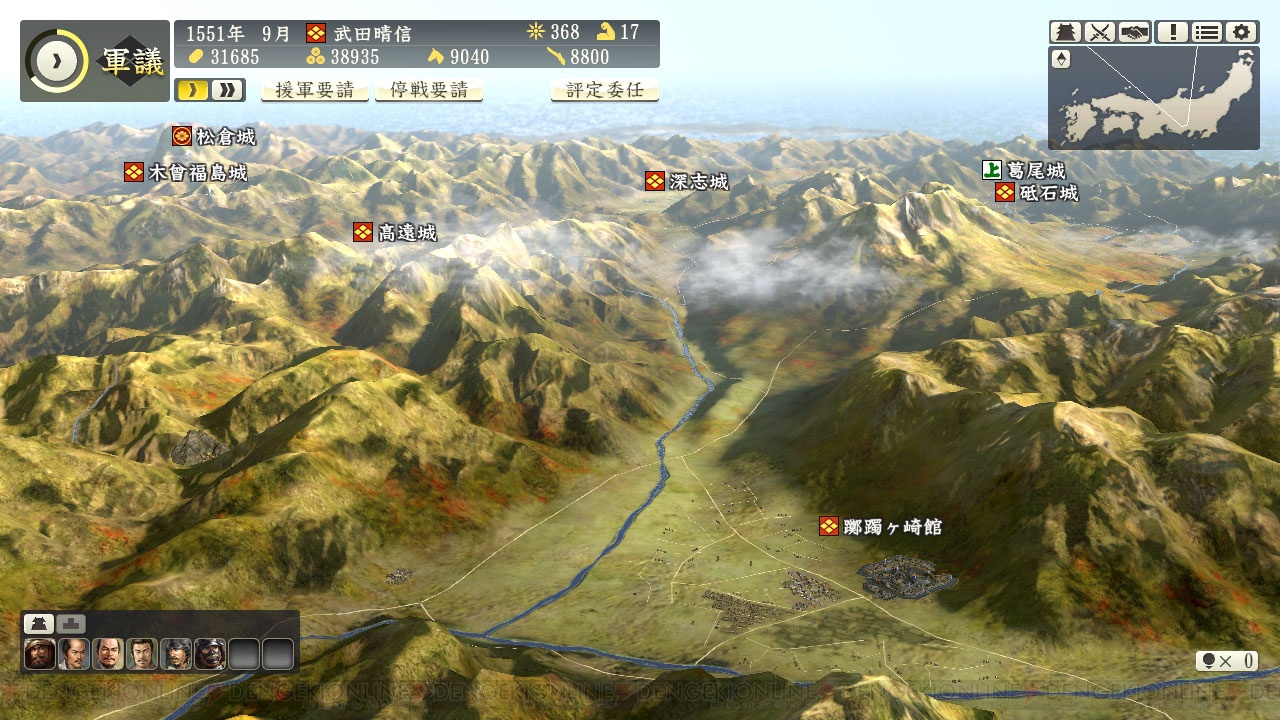The width and height of the screenshot is (1280, 720).
Task: Select the officer portrait wearing a black face mask
Action: click(209, 654)
